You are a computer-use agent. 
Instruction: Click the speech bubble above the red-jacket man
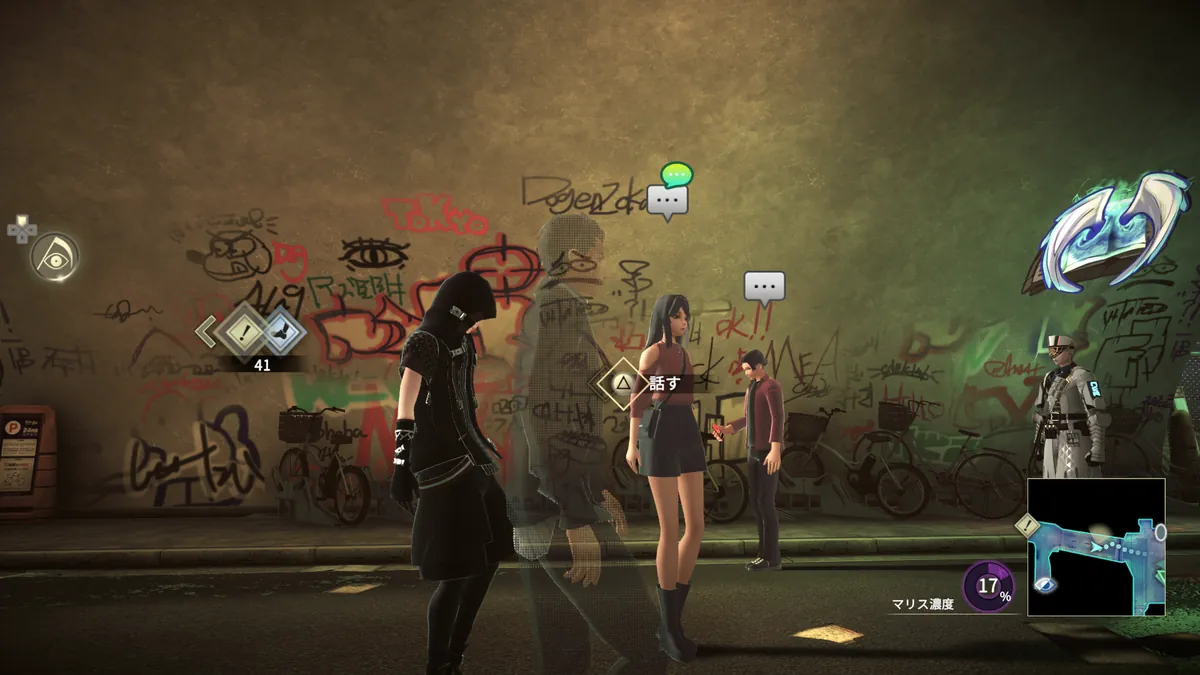(765, 289)
